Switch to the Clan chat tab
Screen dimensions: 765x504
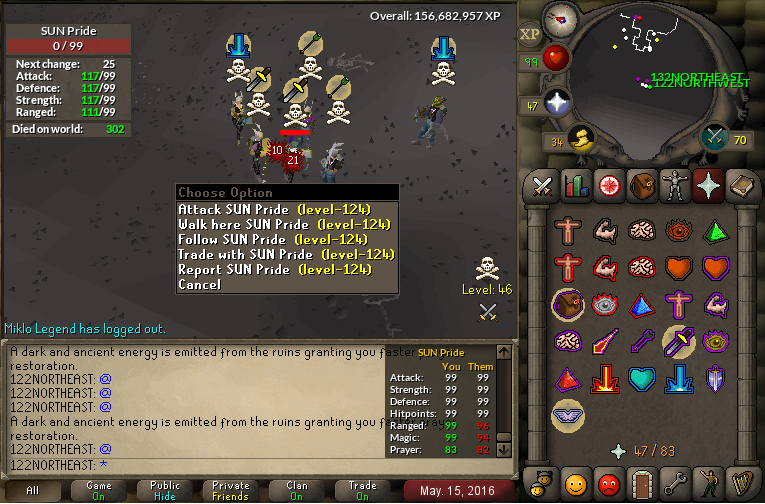point(296,490)
